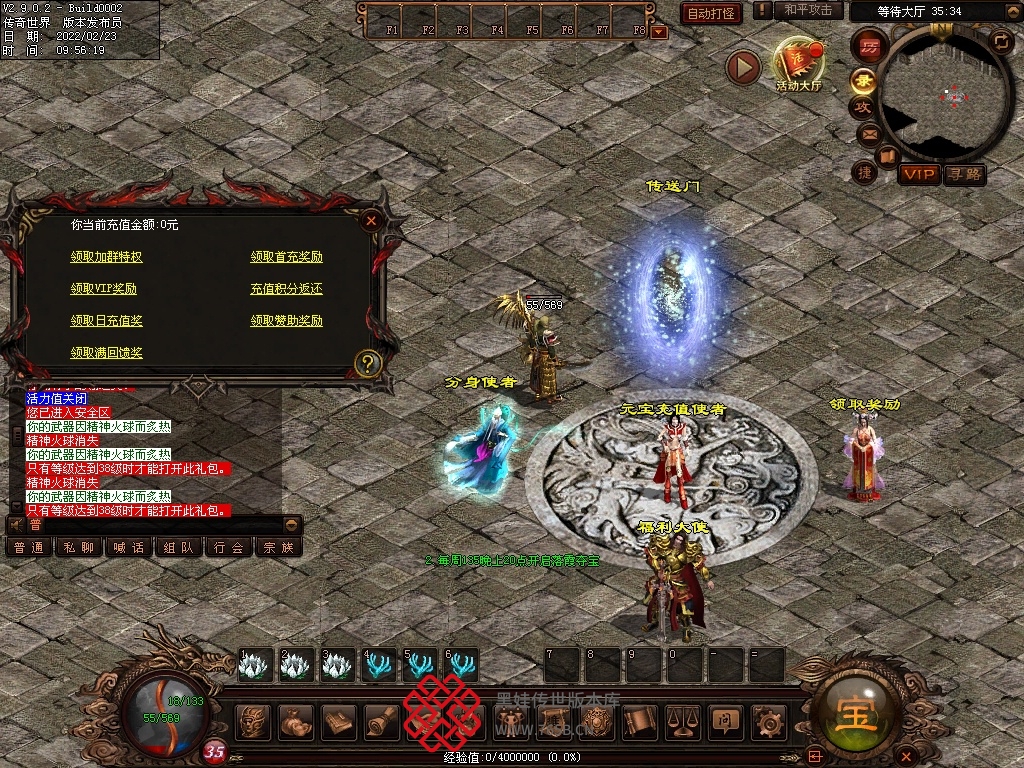The width and height of the screenshot is (1024, 768).
Task: Open the mail envelope icon
Action: 868,133
